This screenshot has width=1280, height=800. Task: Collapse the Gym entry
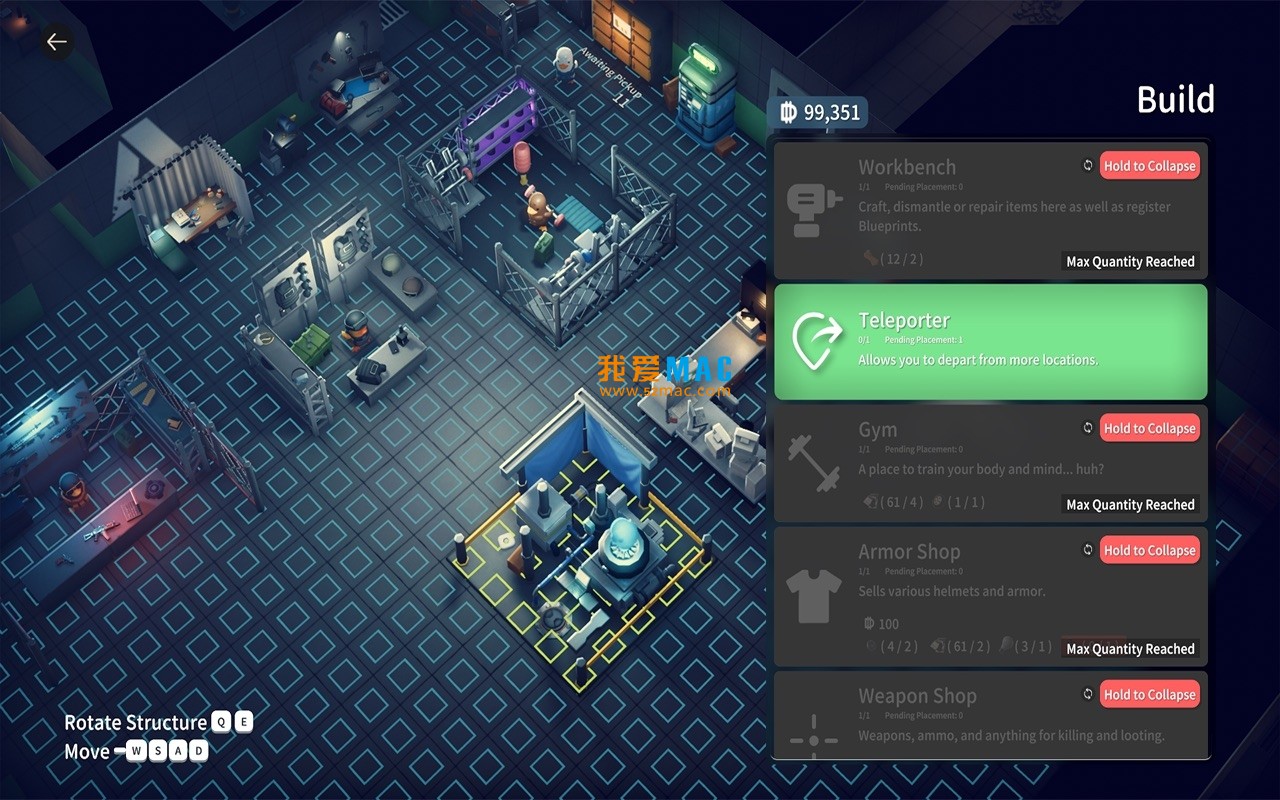point(1149,427)
